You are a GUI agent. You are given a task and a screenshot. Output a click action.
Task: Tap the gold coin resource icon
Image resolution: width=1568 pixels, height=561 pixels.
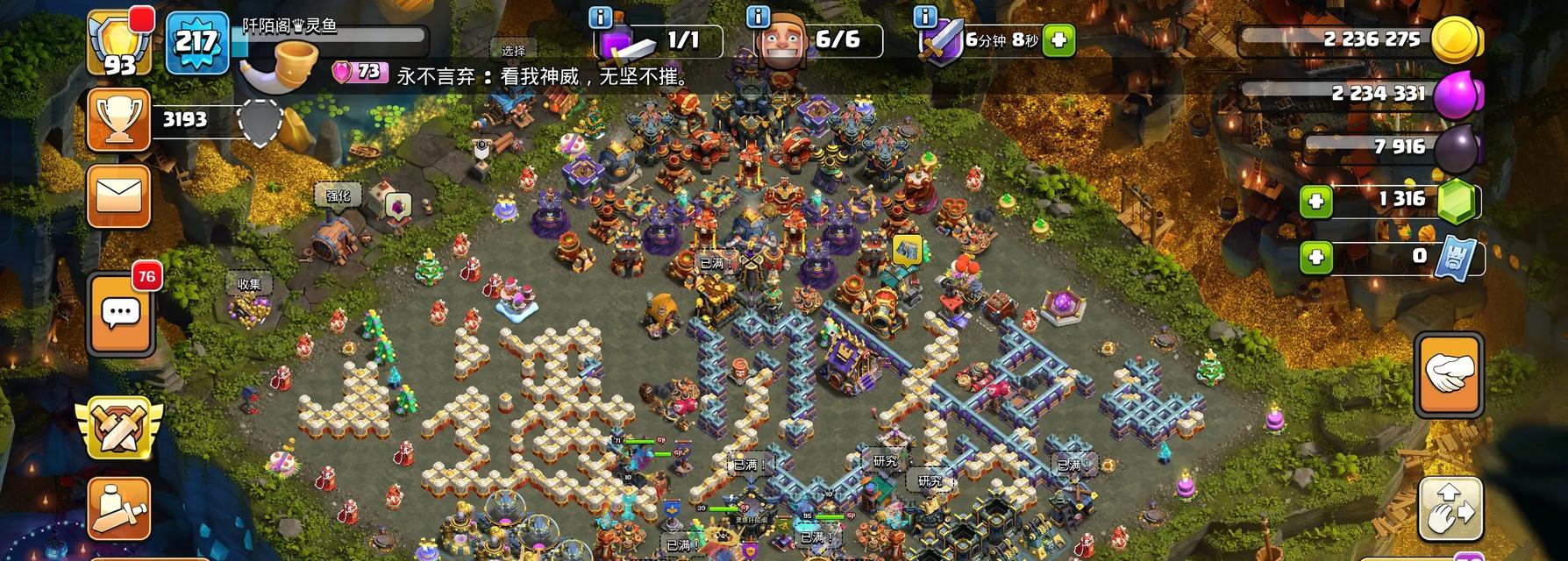pos(1455,40)
